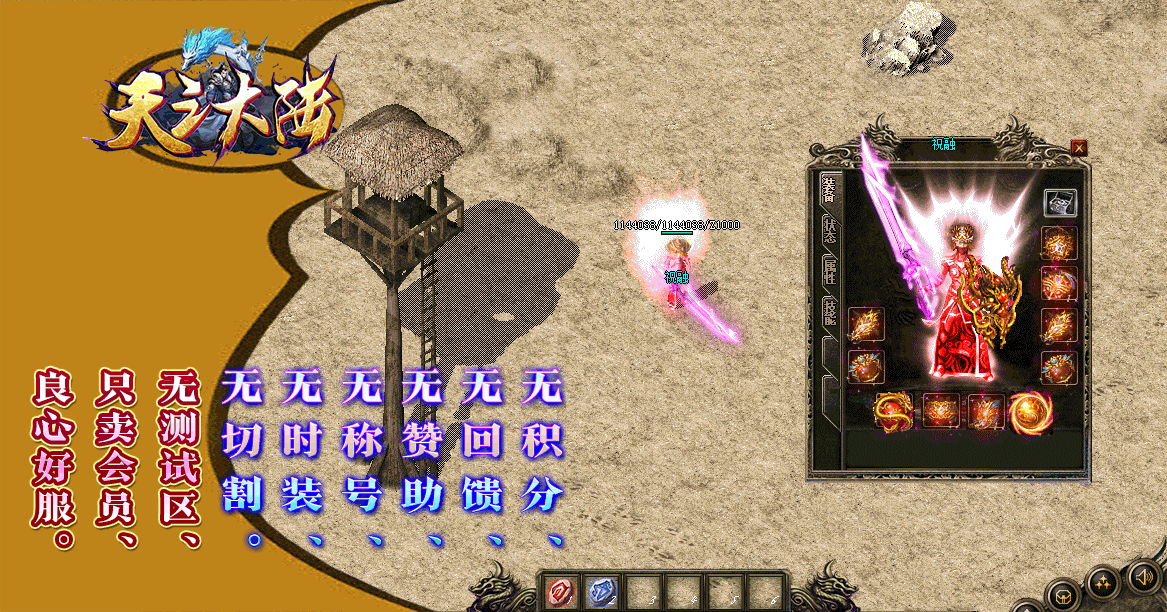Image resolution: width=1167 pixels, height=612 pixels.
Task: Switch to the 装备 equipment tab
Action: click(x=829, y=189)
